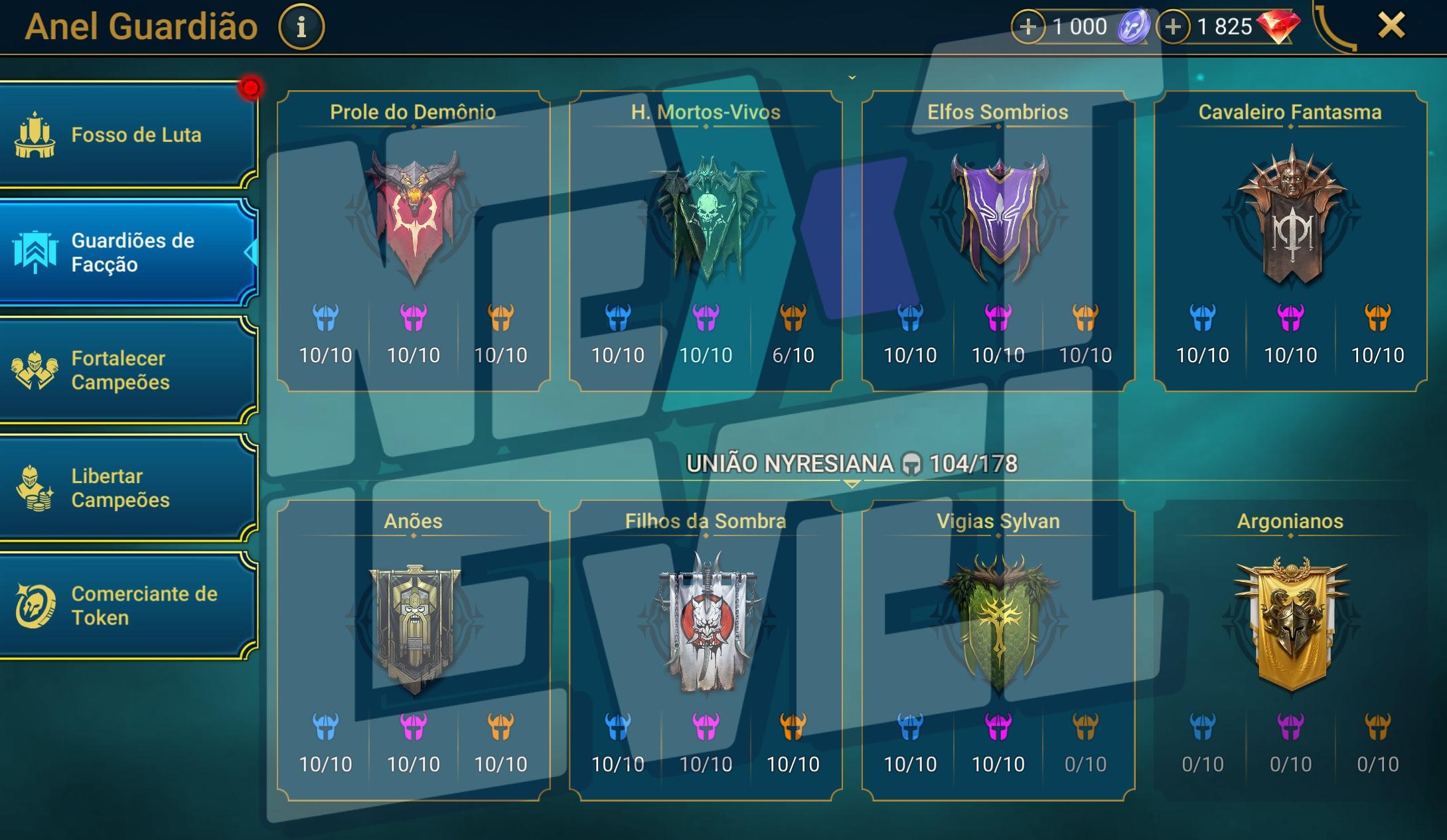This screenshot has height=840, width=1447.
Task: Show Anel Guardião info button
Action: [301, 27]
